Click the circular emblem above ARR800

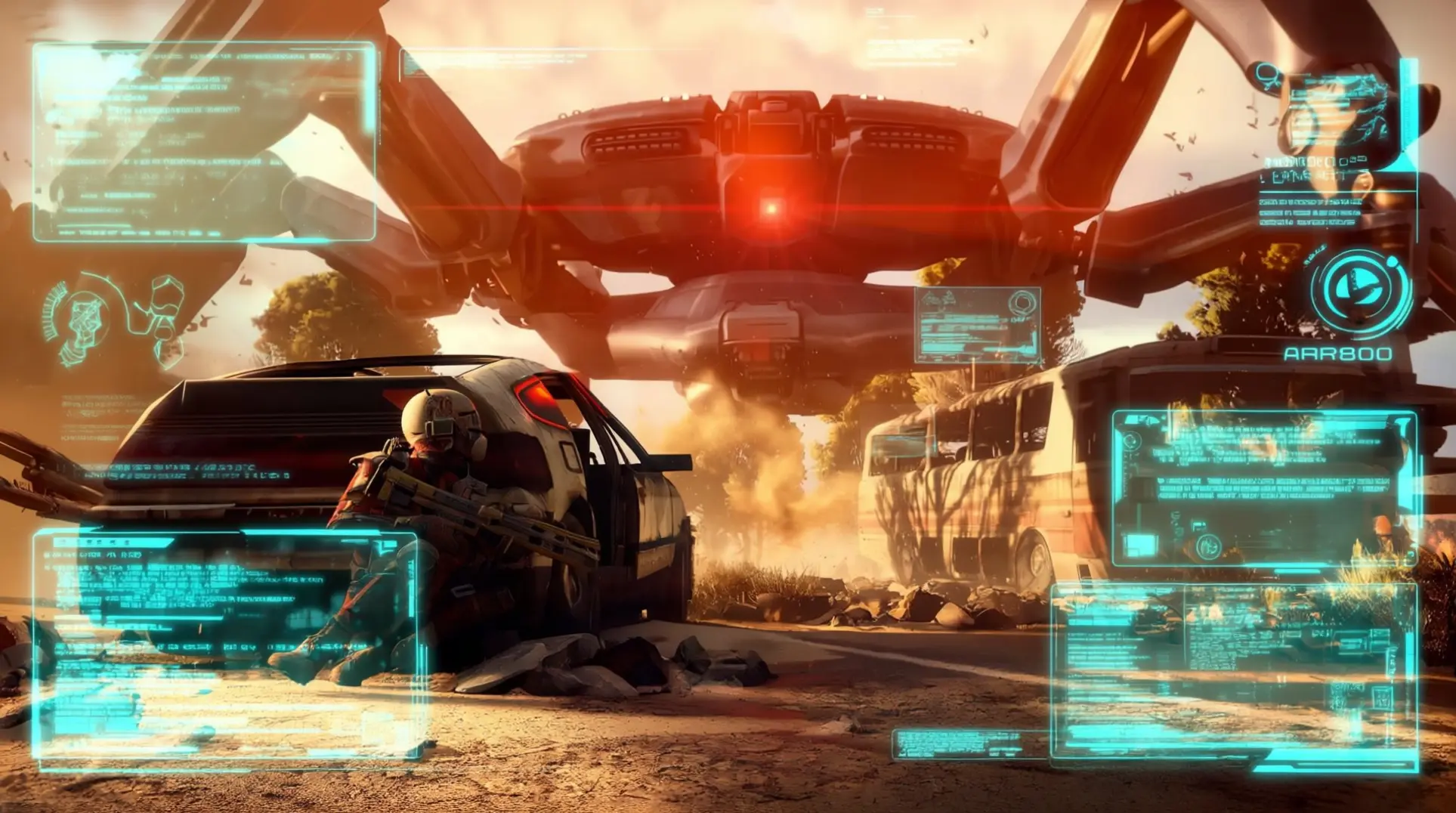click(1360, 292)
